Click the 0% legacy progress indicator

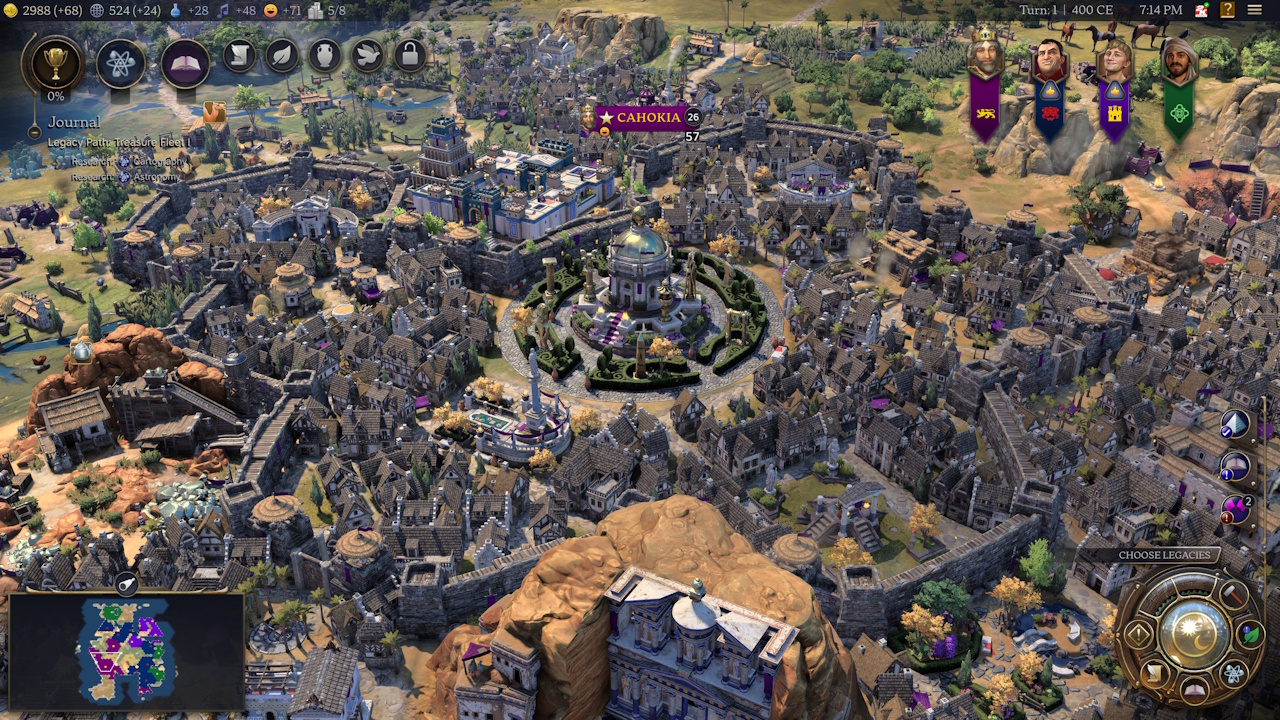point(56,96)
